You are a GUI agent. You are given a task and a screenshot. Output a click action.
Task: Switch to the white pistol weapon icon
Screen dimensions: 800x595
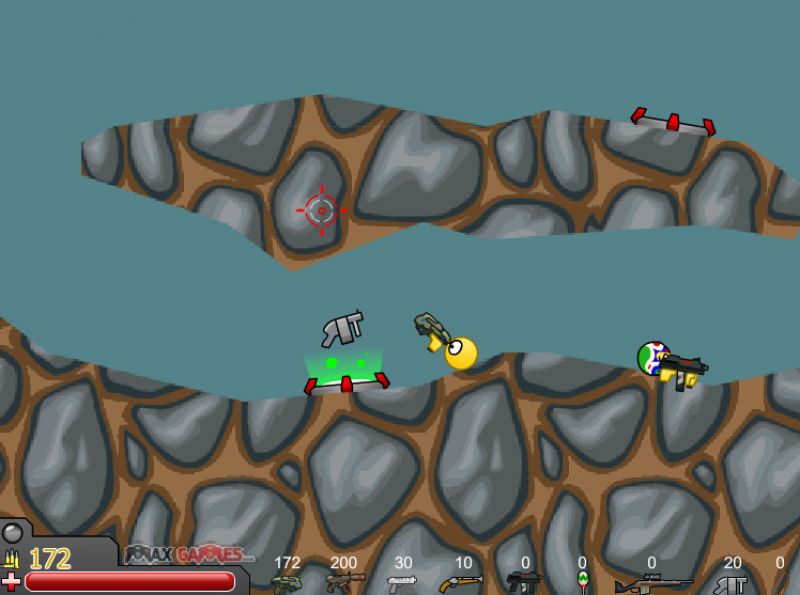pyautogui.click(x=402, y=581)
